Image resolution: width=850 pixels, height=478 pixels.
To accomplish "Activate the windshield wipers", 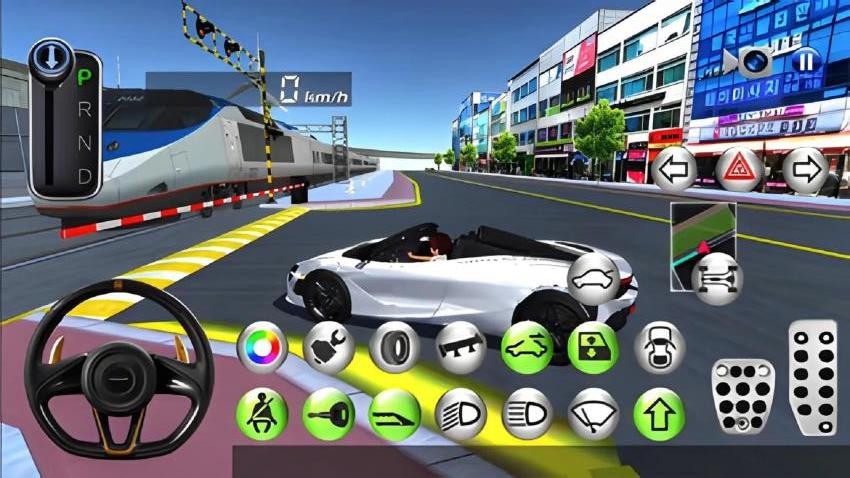I will [593, 413].
